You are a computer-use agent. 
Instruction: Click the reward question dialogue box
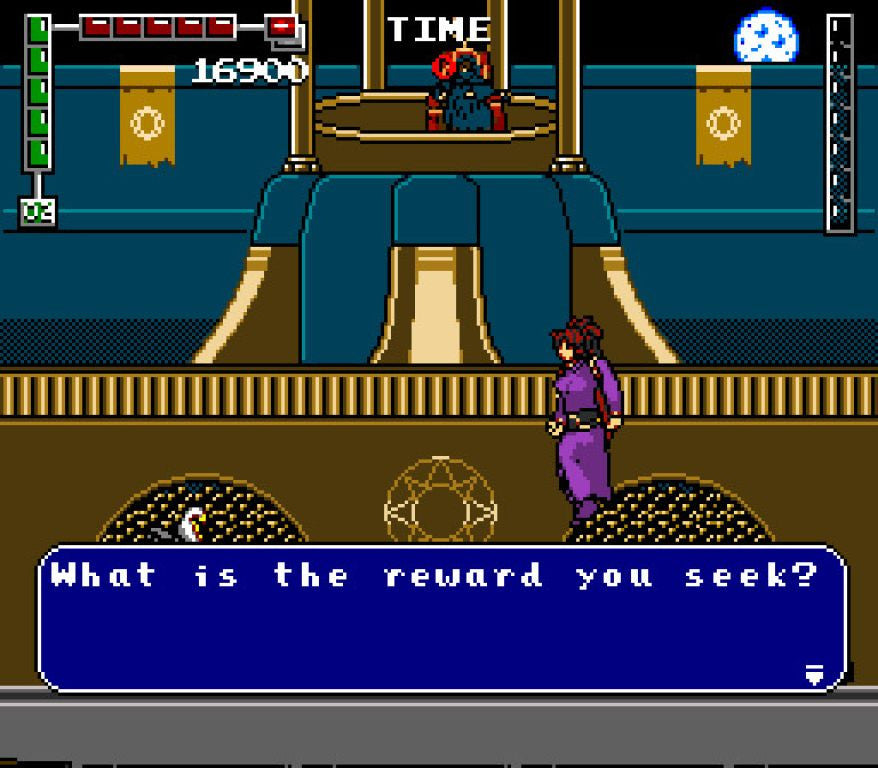[440, 618]
